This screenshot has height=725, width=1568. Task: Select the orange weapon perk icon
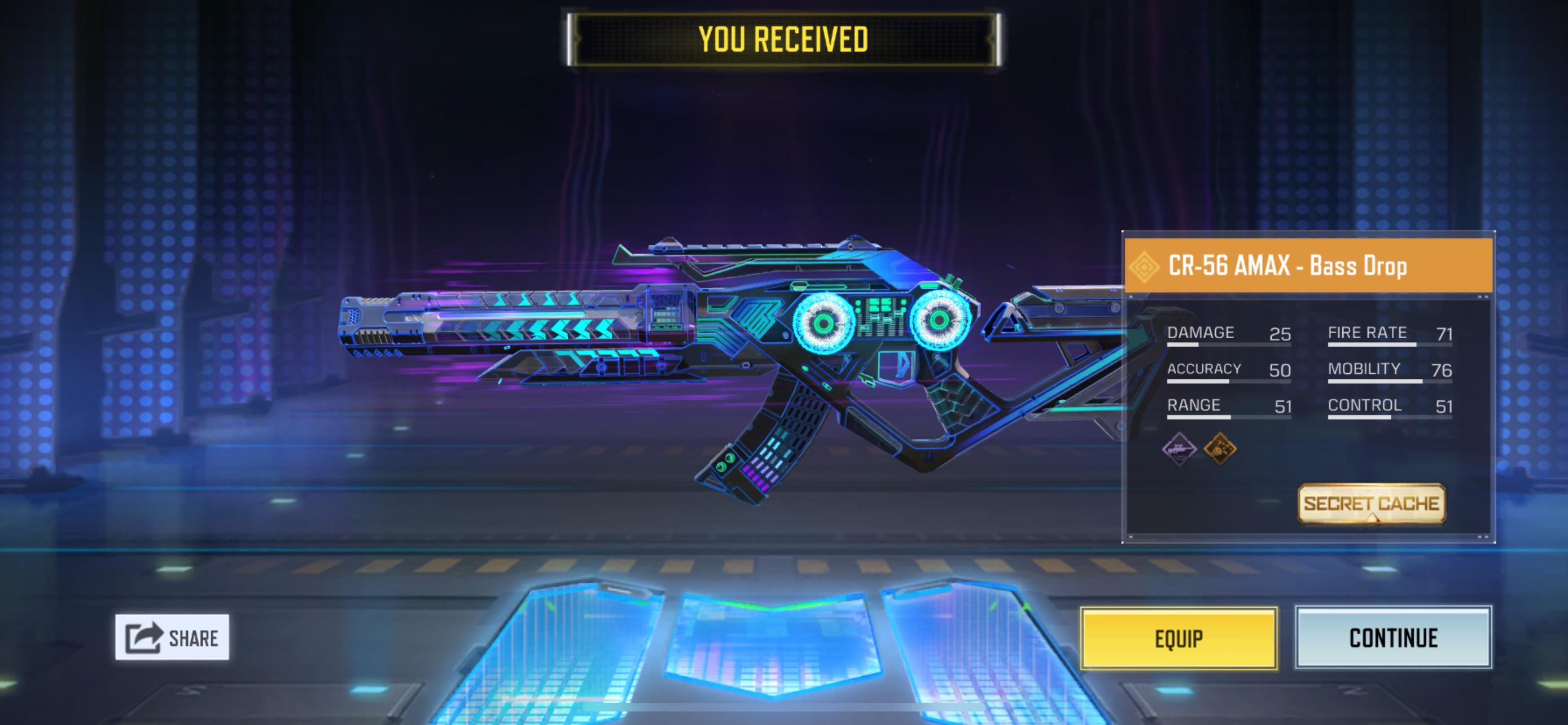click(x=1220, y=449)
